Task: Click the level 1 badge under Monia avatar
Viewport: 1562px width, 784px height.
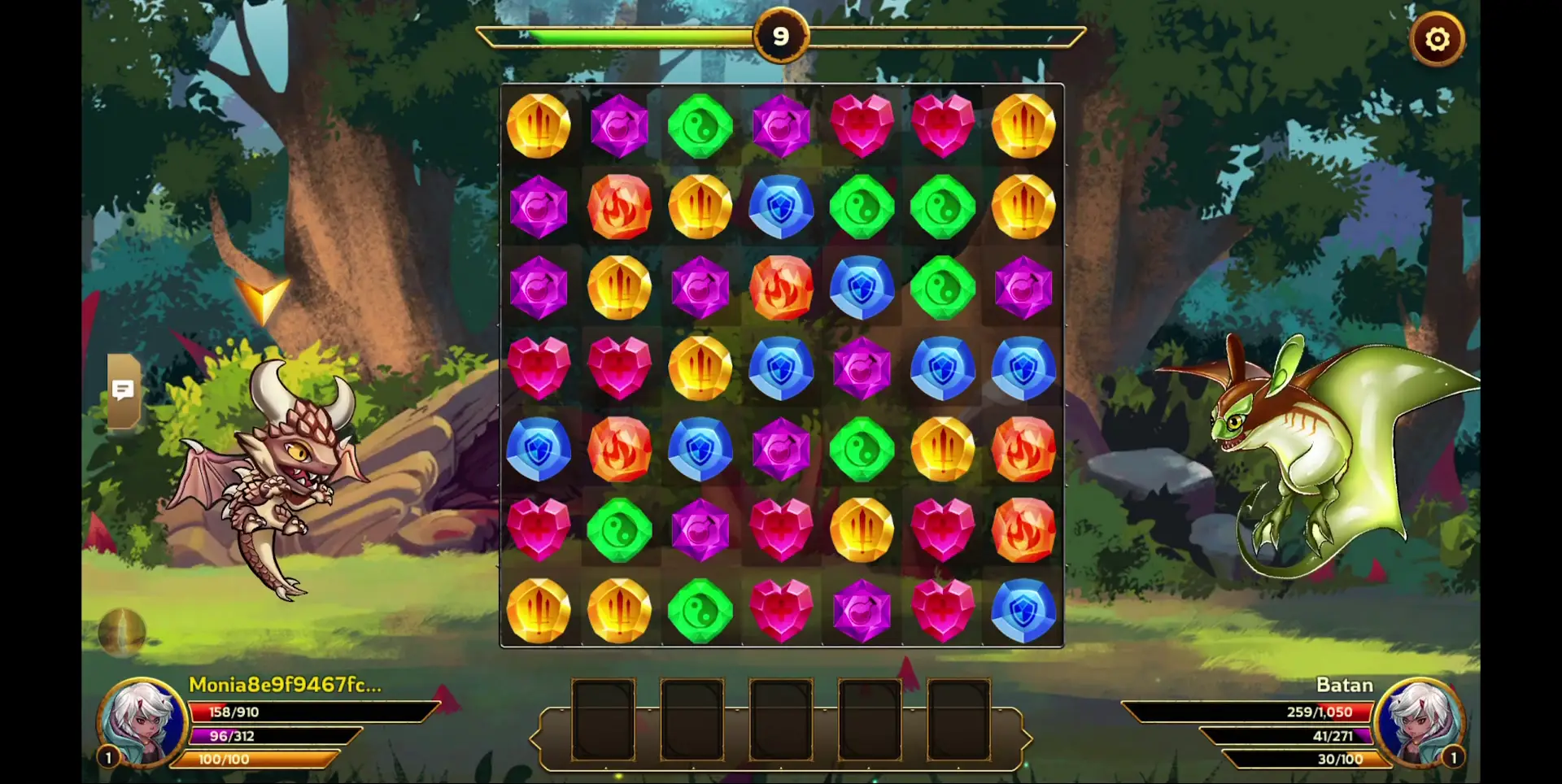Action: pos(107,758)
